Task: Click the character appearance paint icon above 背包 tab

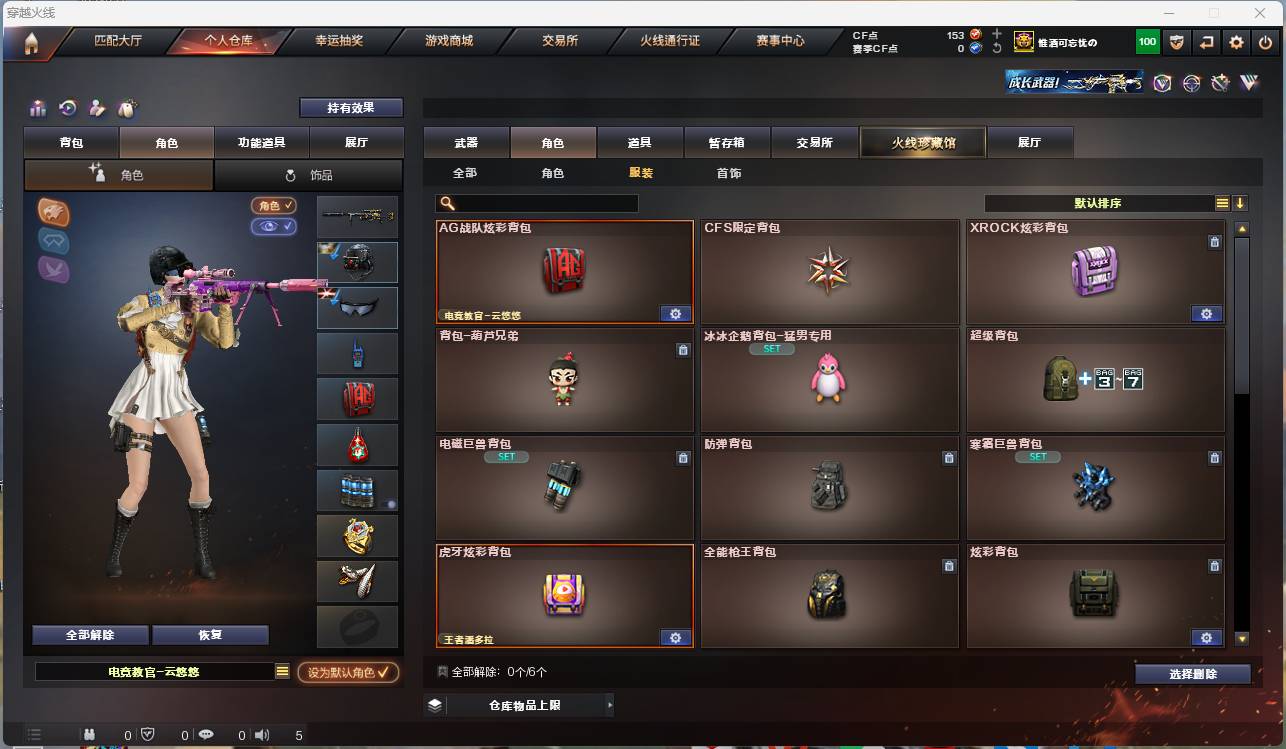Action: pos(99,108)
